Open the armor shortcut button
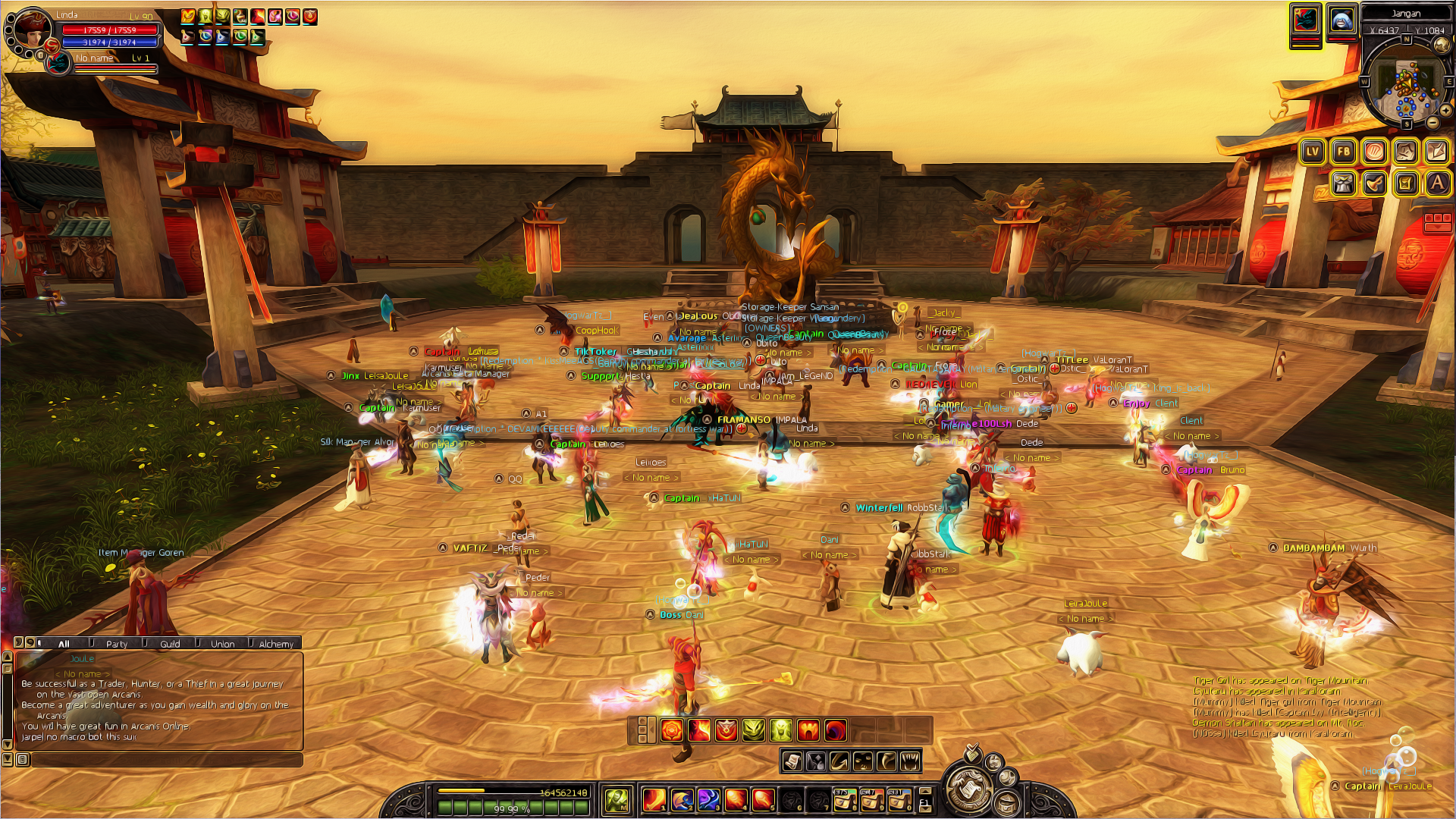This screenshot has width=1456, height=819. pyautogui.click(x=1344, y=184)
